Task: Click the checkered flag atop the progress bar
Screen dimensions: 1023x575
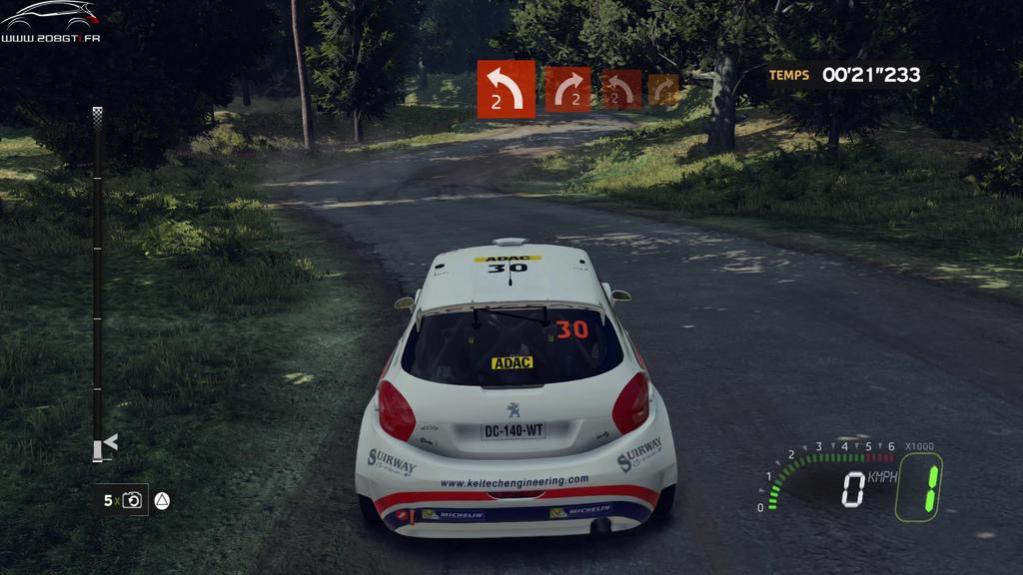Action: (97, 114)
